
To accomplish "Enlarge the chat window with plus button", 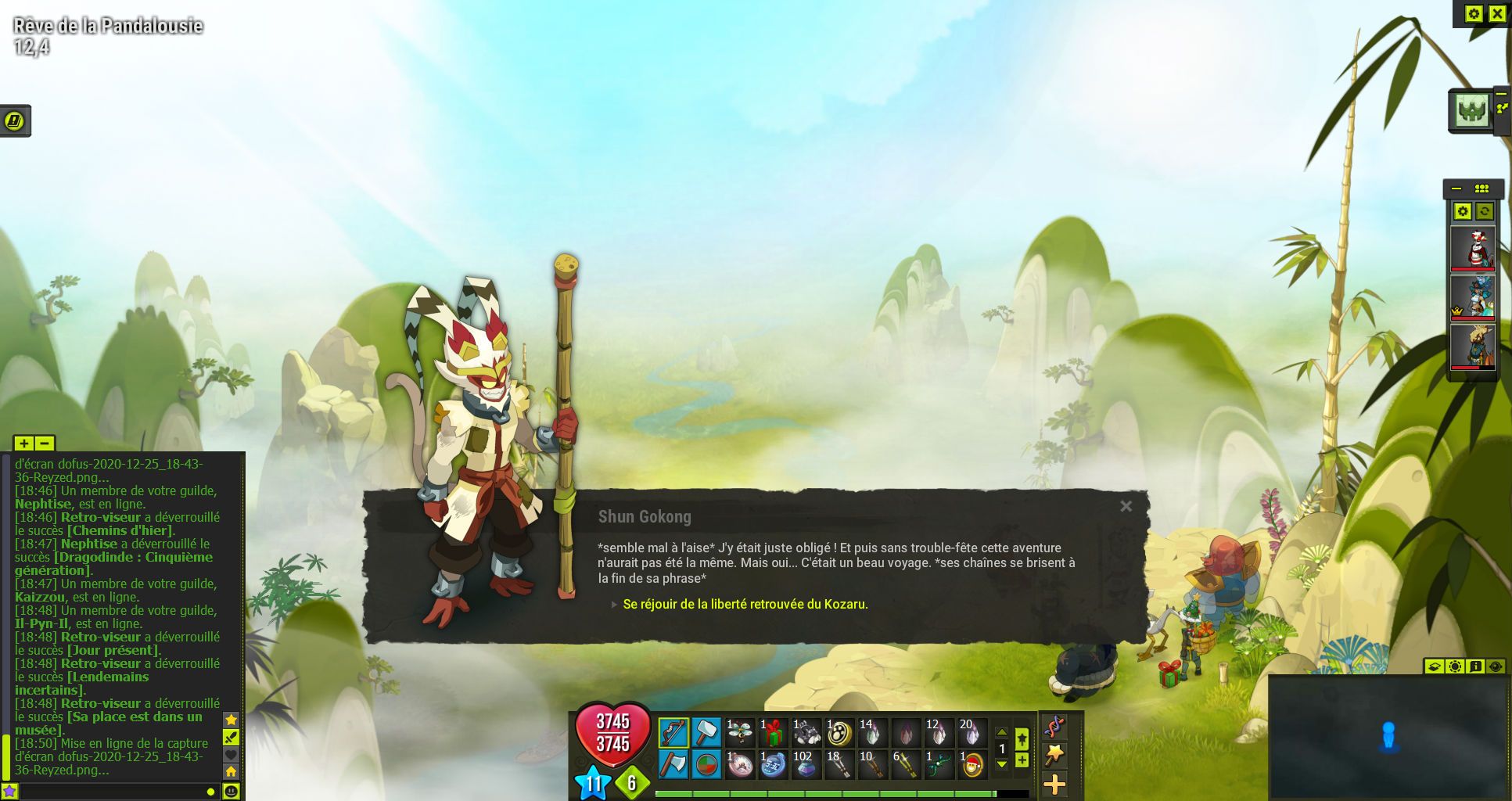I will (23, 444).
